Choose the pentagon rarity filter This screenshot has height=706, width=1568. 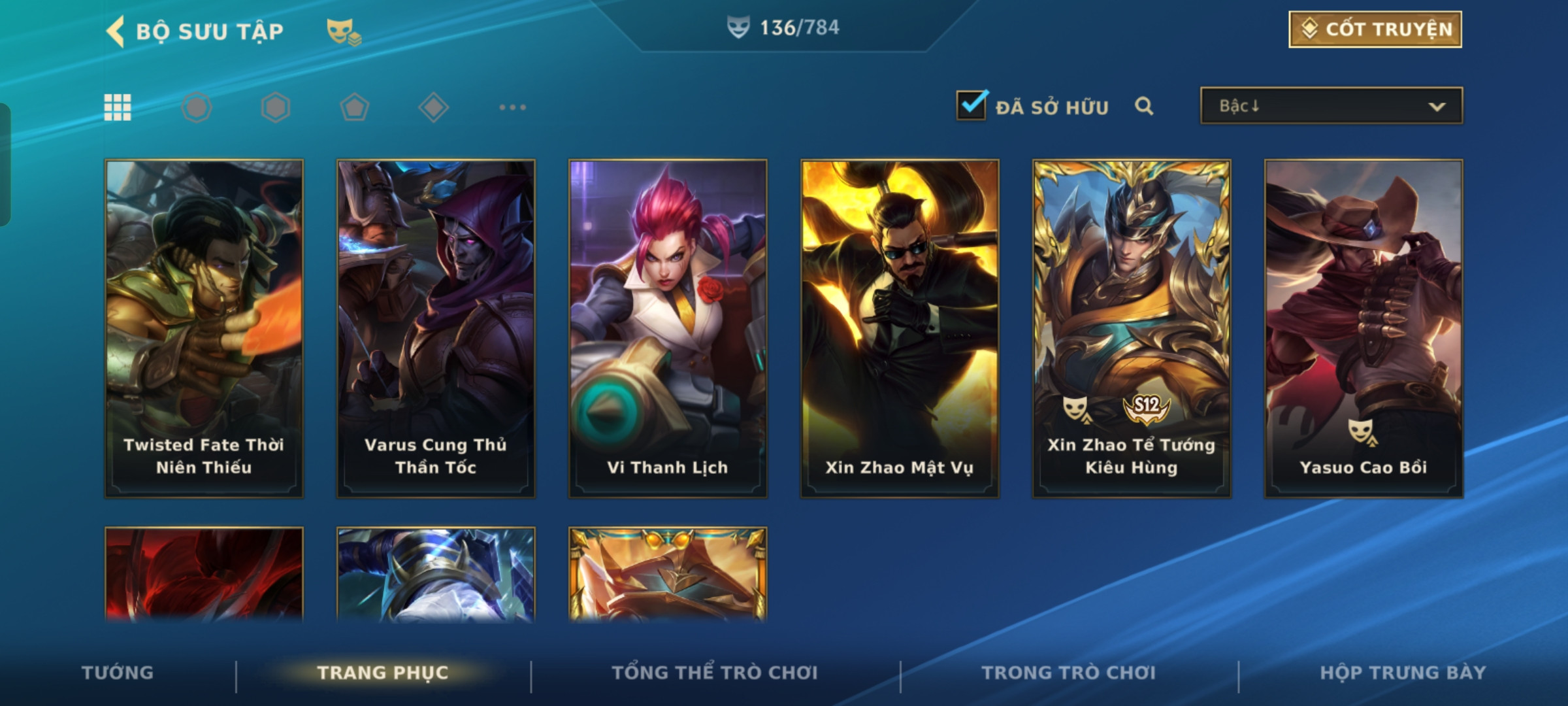354,107
